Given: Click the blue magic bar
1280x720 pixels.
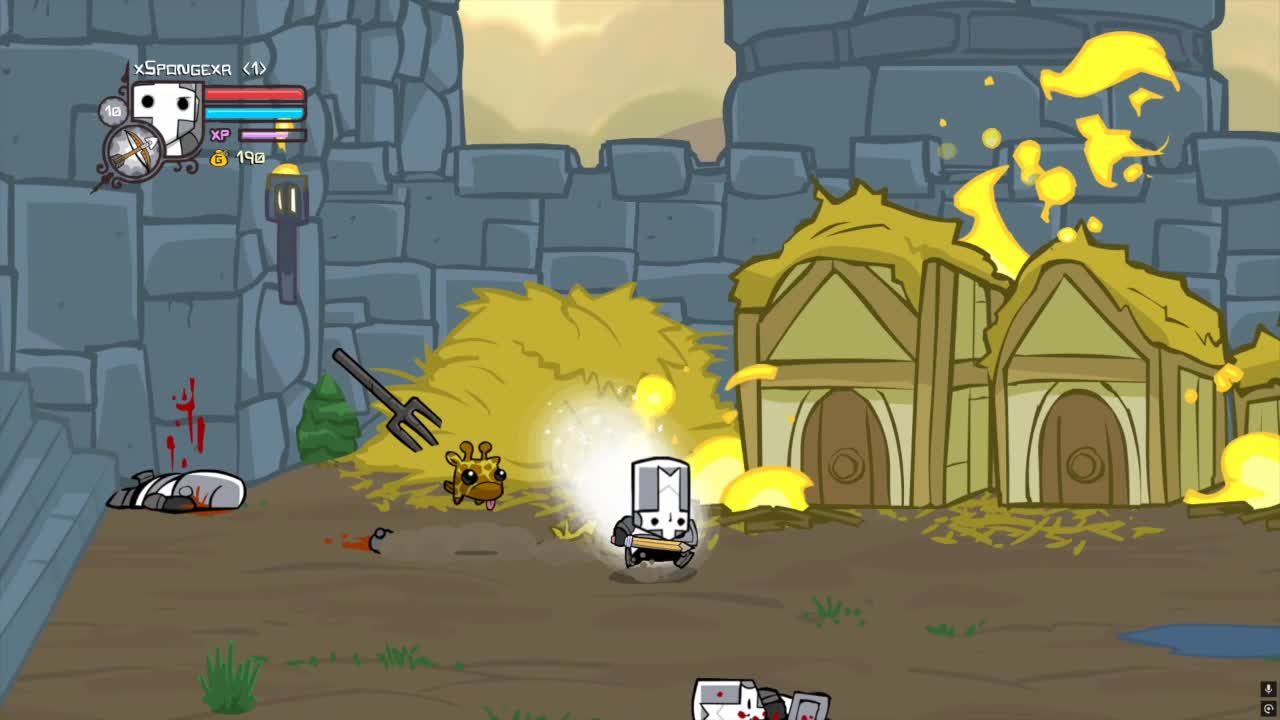Looking at the screenshot, I should (x=252, y=113).
